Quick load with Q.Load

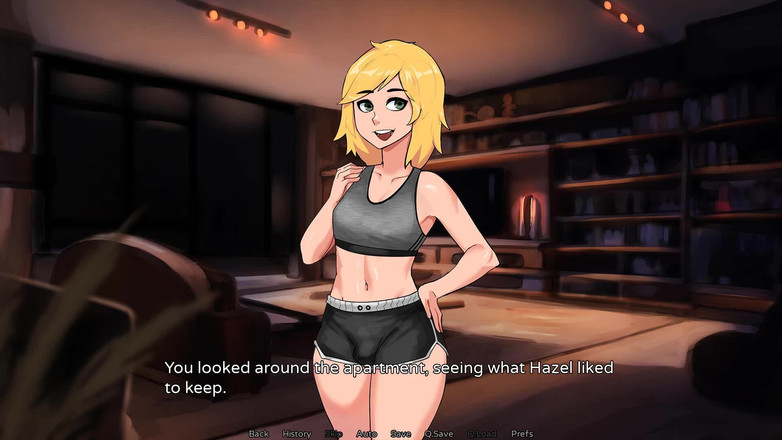coord(481,434)
